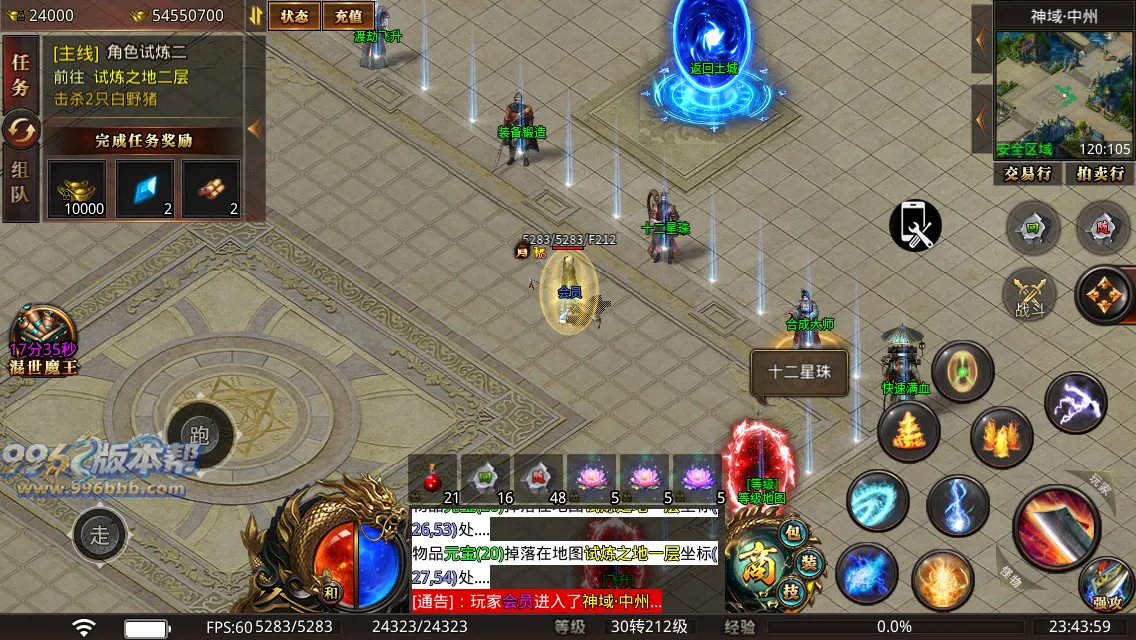Select the 走 walk mode button
1136x640 pixels.
tap(99, 534)
